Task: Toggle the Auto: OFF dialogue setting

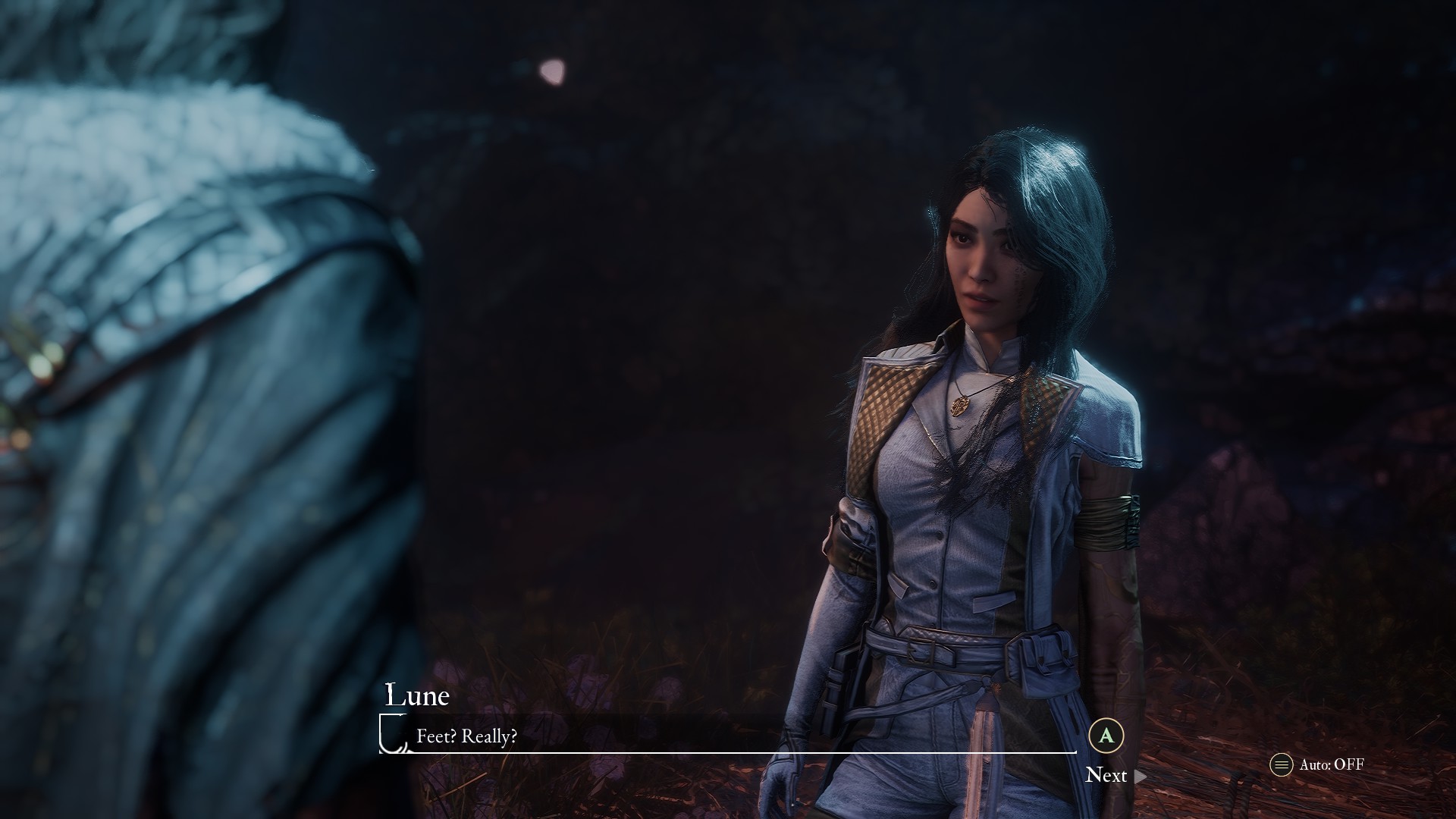Action: [x=1318, y=764]
